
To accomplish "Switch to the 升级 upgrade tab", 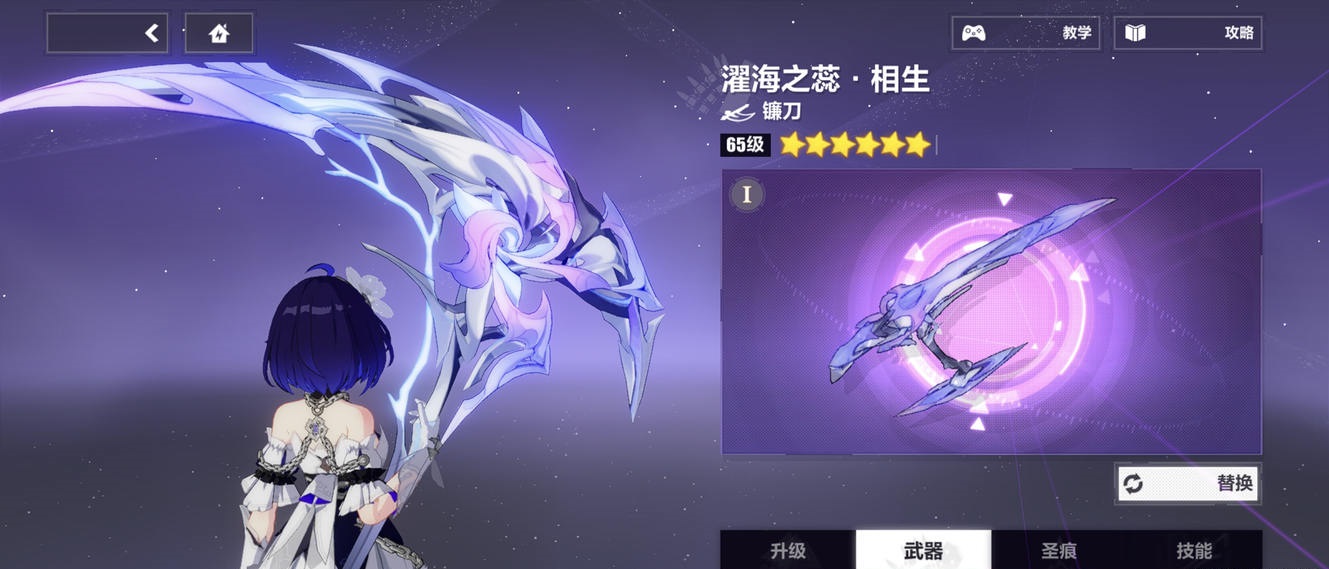I will (x=788, y=550).
